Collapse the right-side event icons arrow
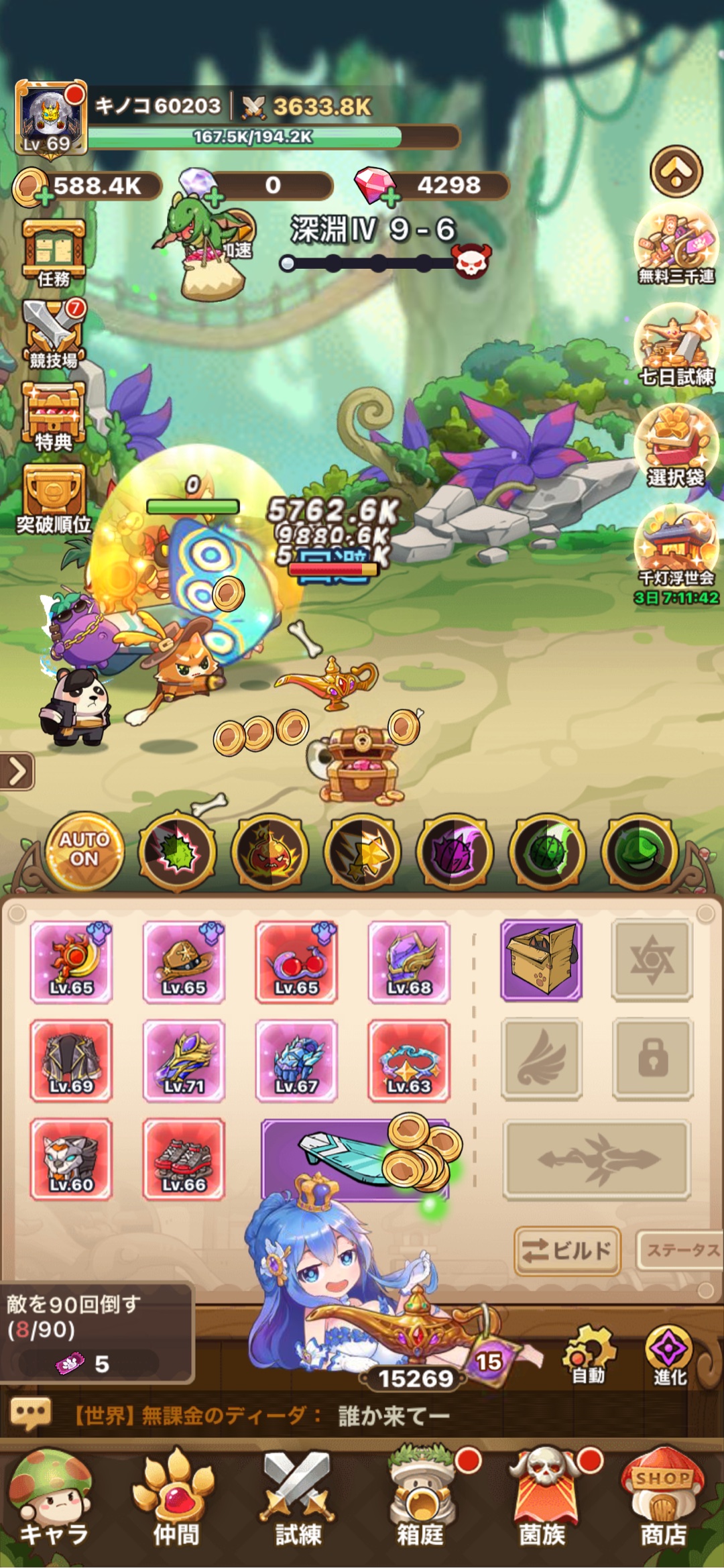This screenshot has height=1568, width=724. (676, 172)
